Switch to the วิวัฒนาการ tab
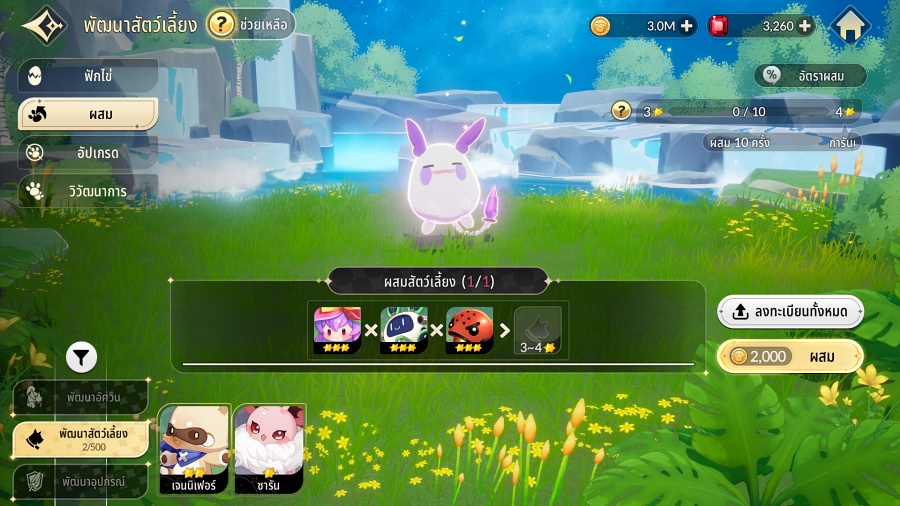 (88, 190)
